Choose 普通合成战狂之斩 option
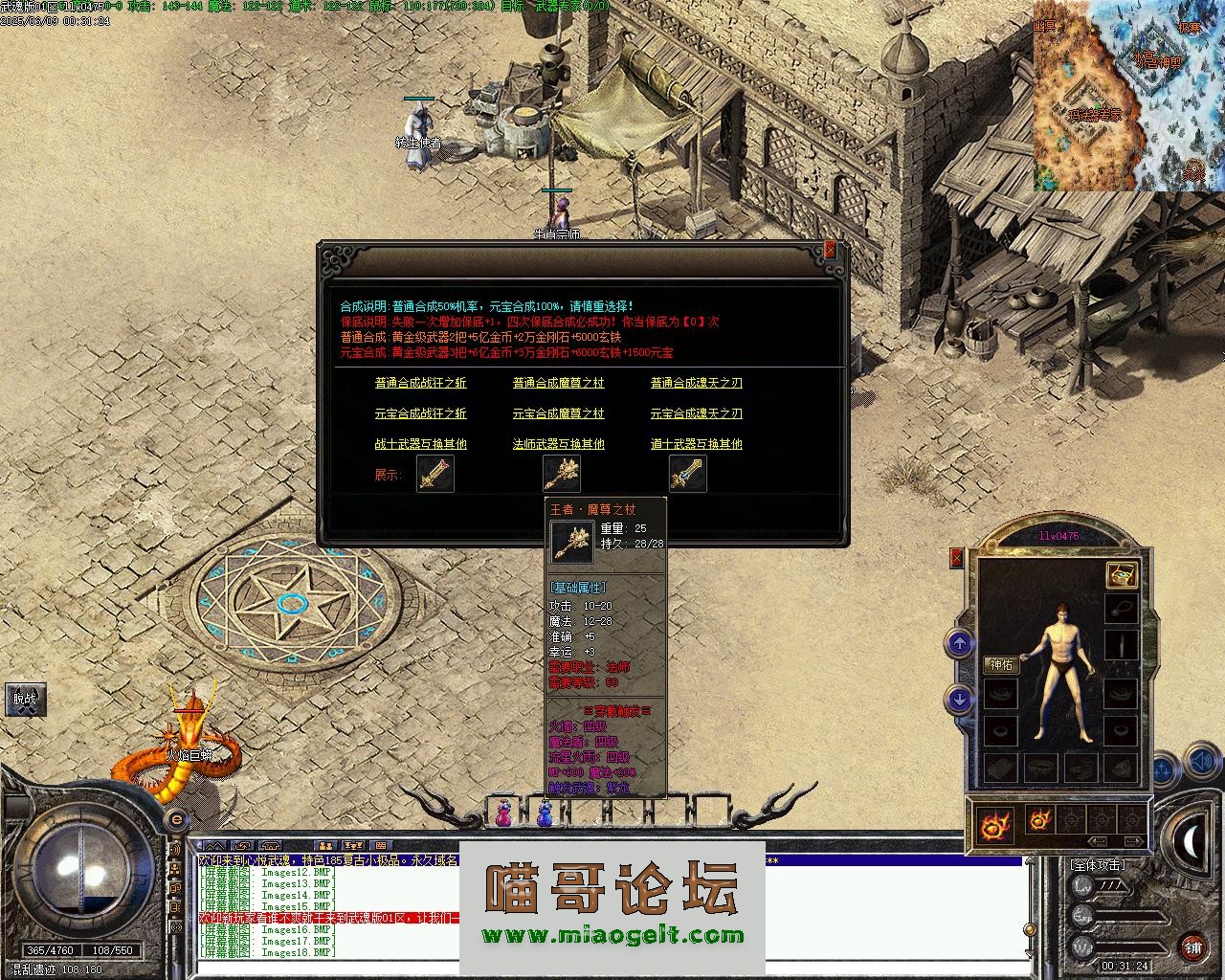Image resolution: width=1225 pixels, height=980 pixels. point(420,383)
